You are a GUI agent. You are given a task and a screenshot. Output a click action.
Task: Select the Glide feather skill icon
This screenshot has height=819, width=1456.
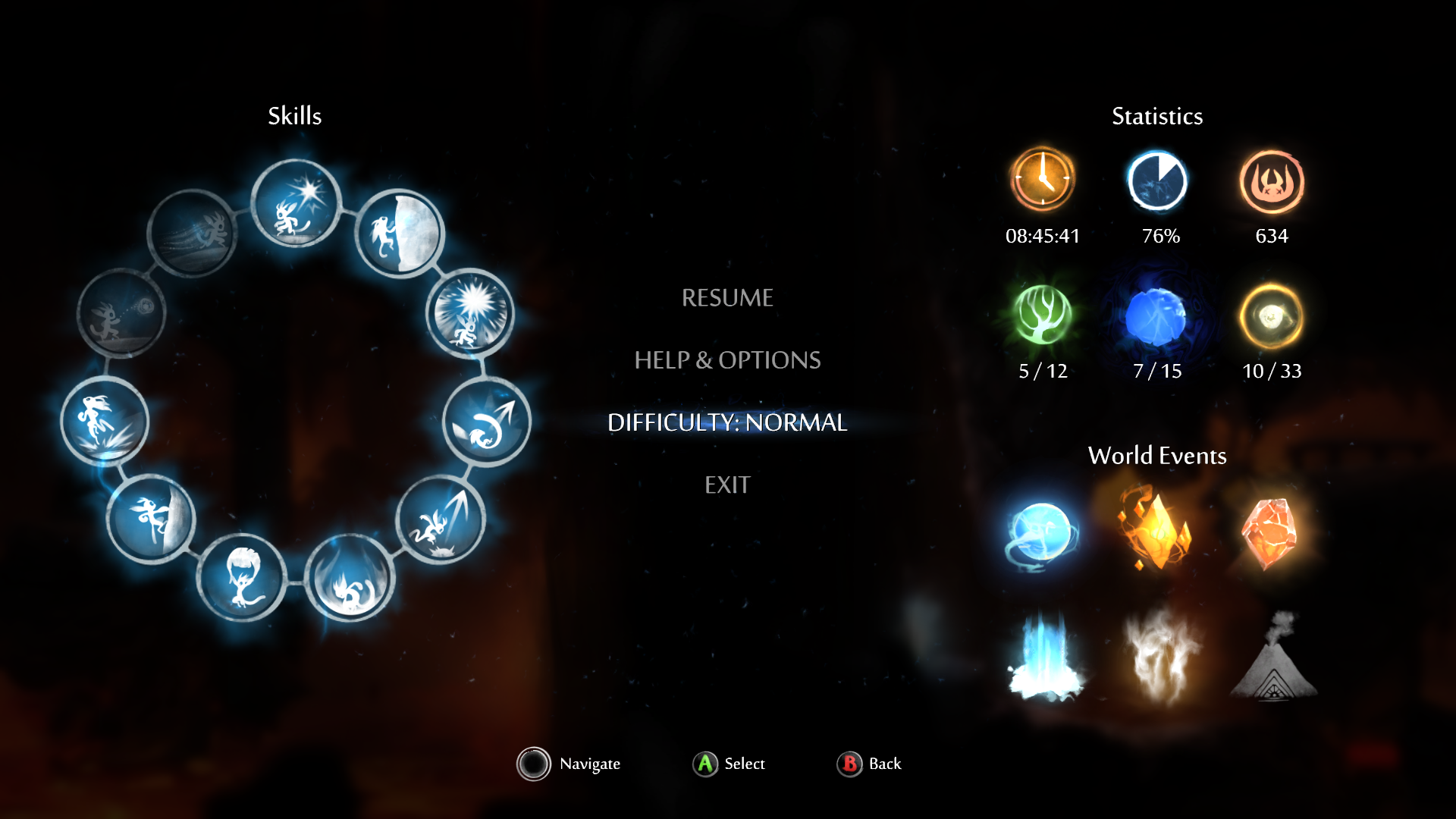(242, 578)
